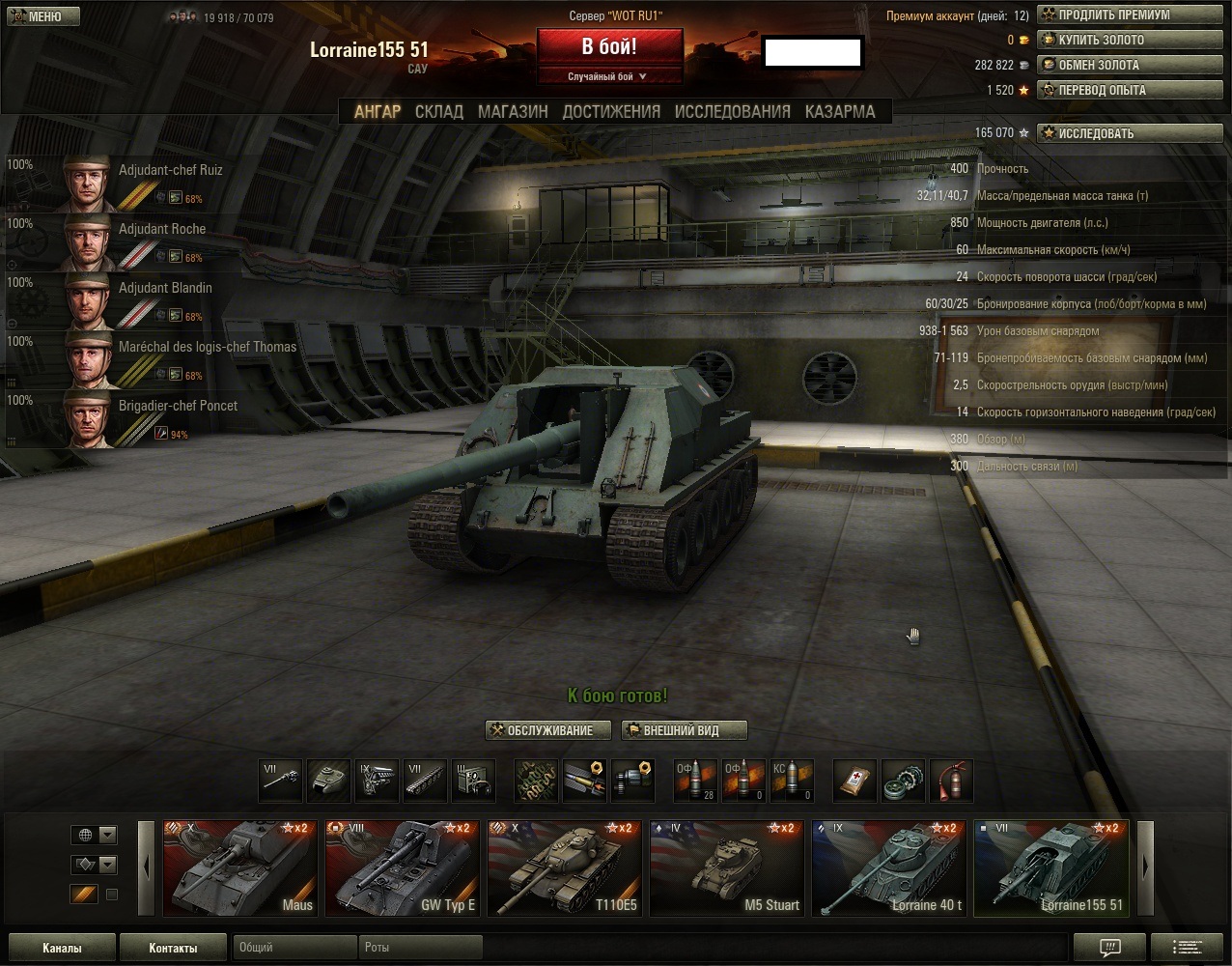Open the battle type dropdown Случайный бой
This screenshot has width=1232, height=966.
click(x=608, y=77)
